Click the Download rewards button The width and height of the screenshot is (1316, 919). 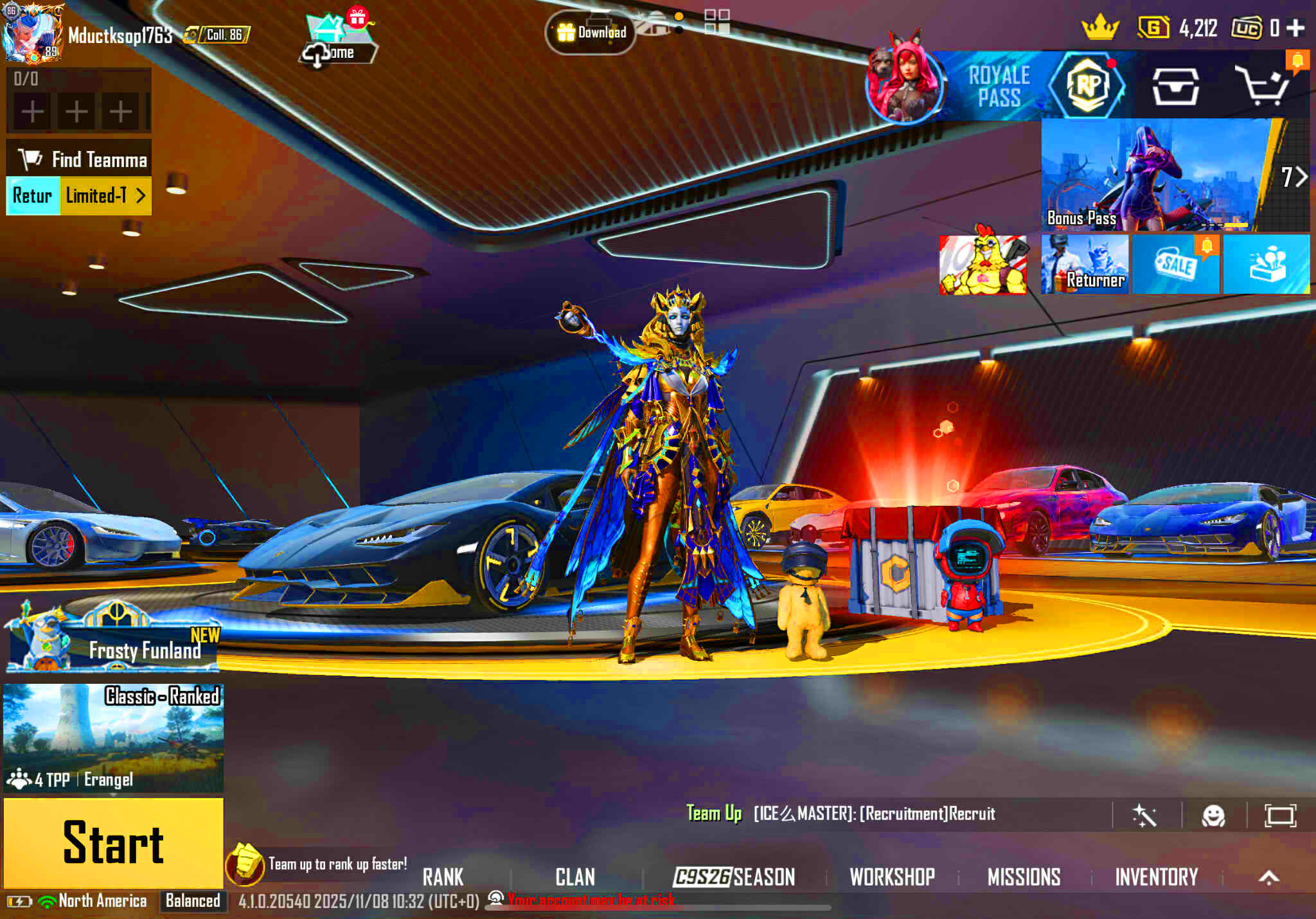click(591, 32)
